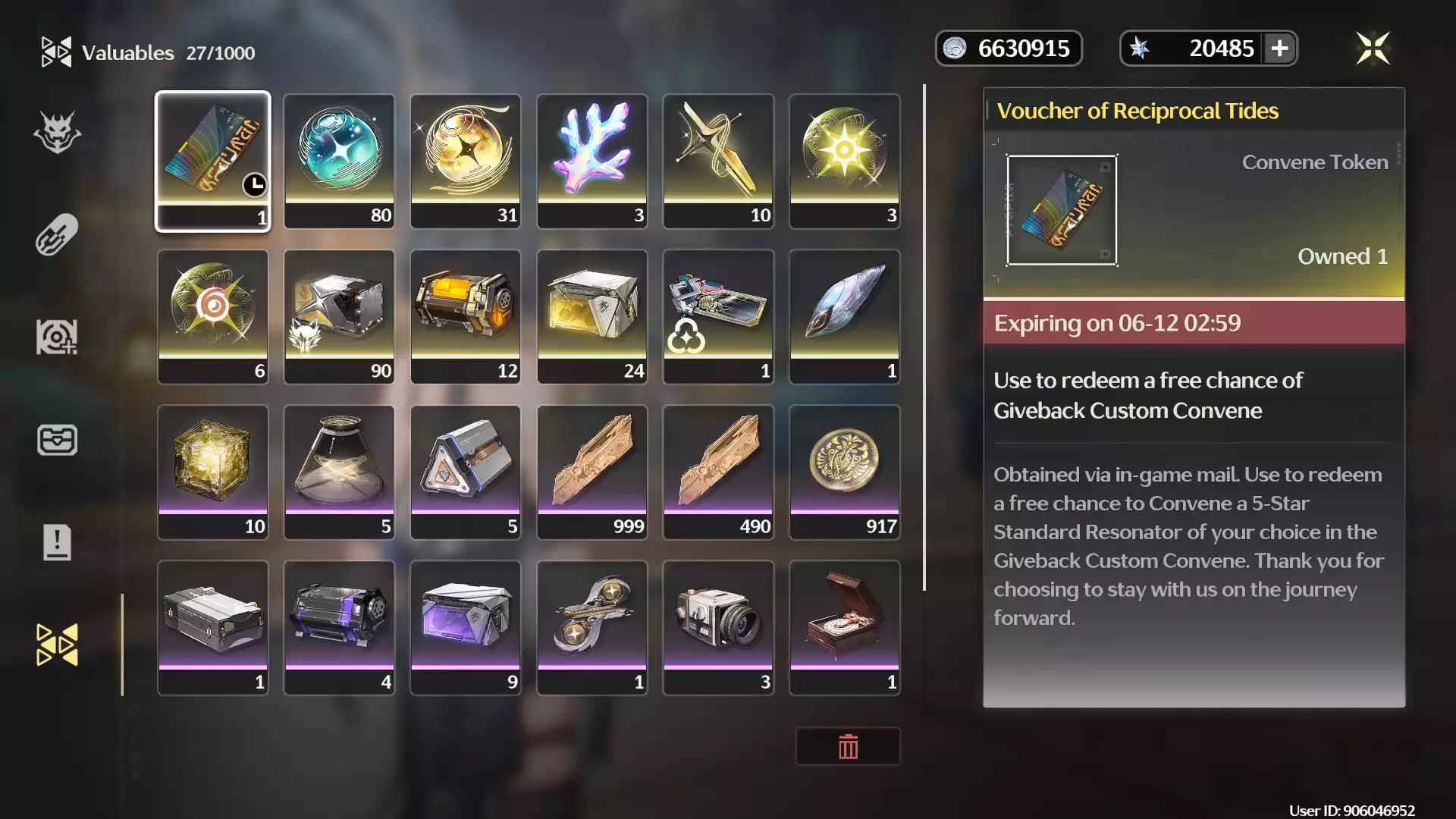Select the purple striped barrel with count 4
The image size is (1456, 819).
(339, 627)
